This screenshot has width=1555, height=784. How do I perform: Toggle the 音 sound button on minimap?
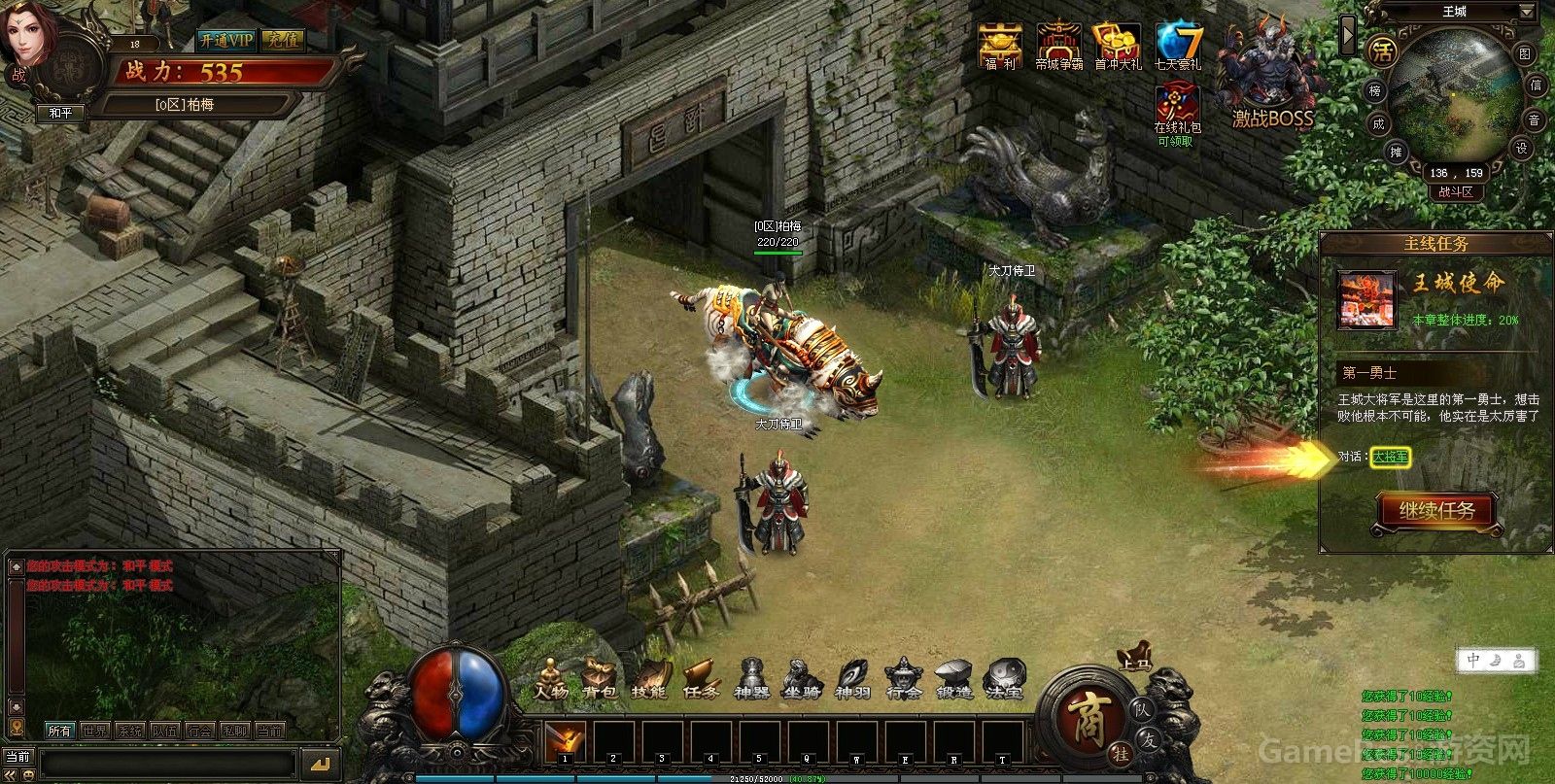(x=1535, y=121)
